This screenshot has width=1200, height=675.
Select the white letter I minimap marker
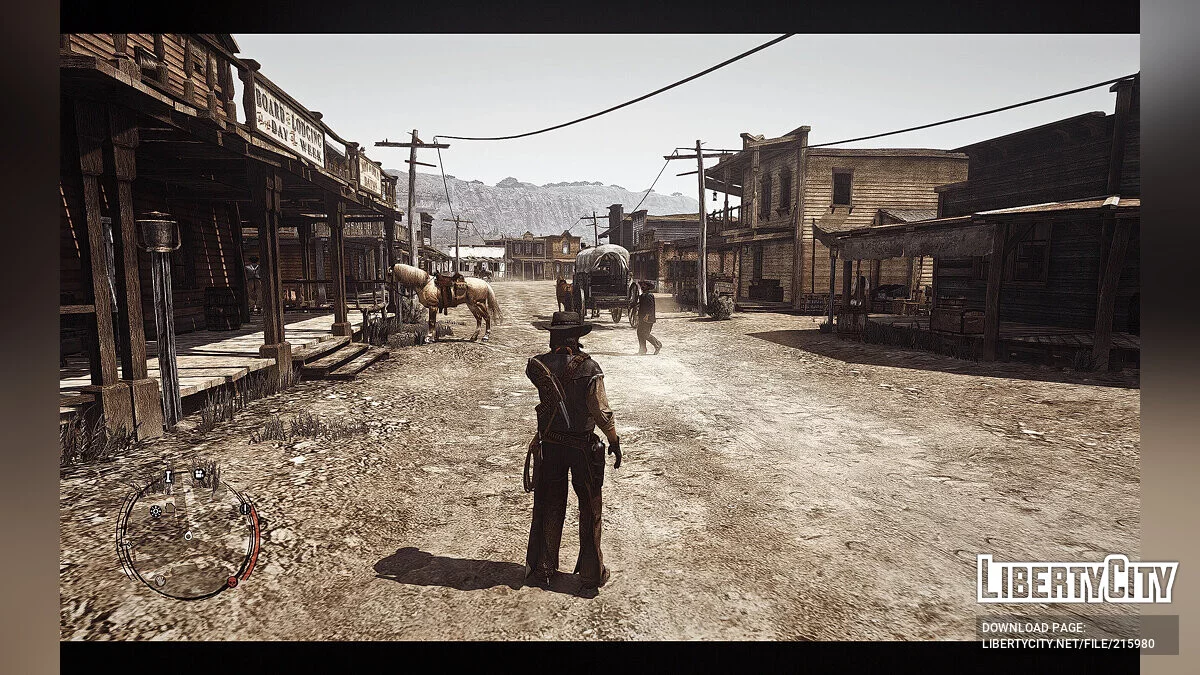169,476
